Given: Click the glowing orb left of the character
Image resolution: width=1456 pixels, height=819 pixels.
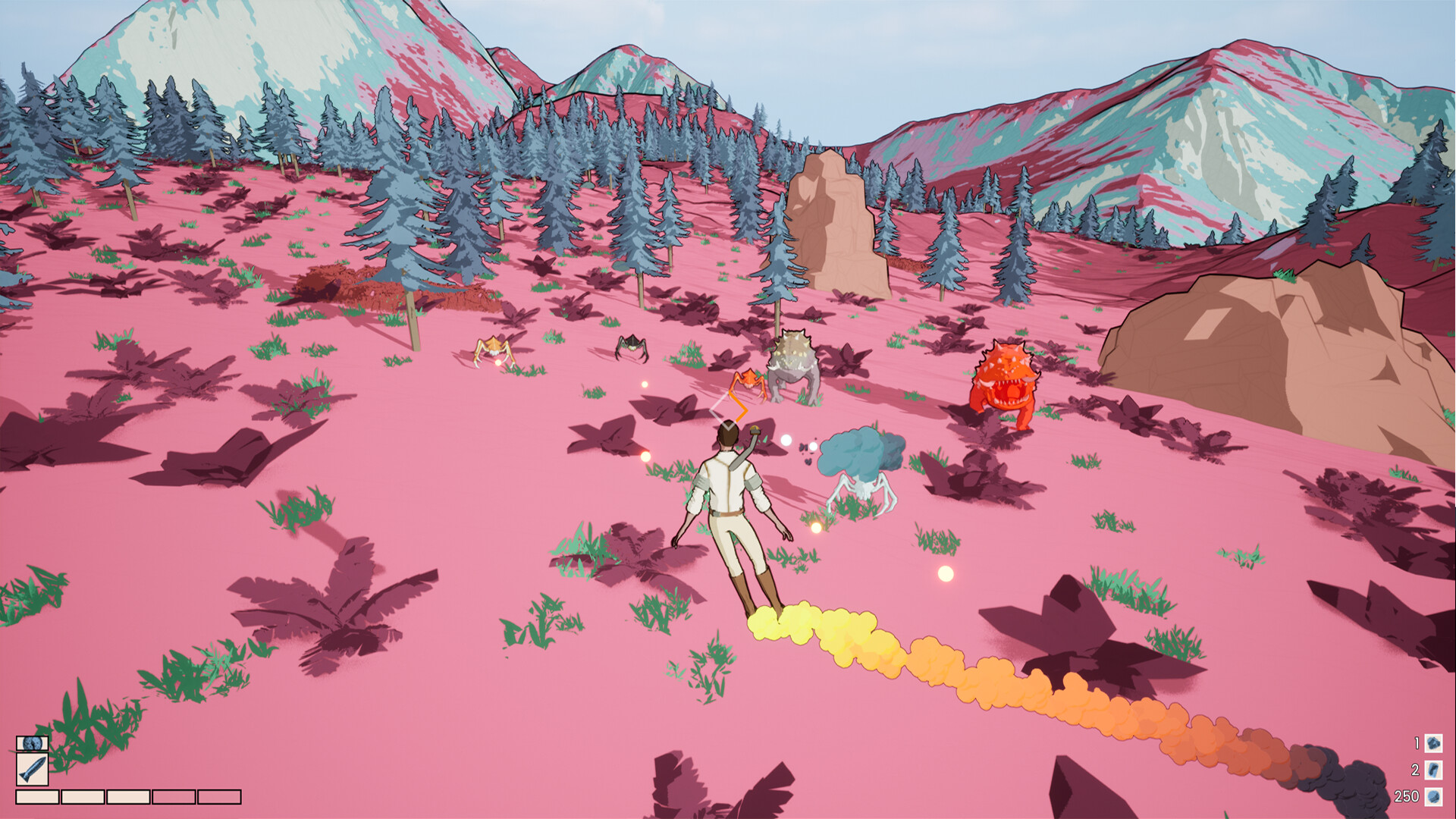Looking at the screenshot, I should pyautogui.click(x=645, y=457).
